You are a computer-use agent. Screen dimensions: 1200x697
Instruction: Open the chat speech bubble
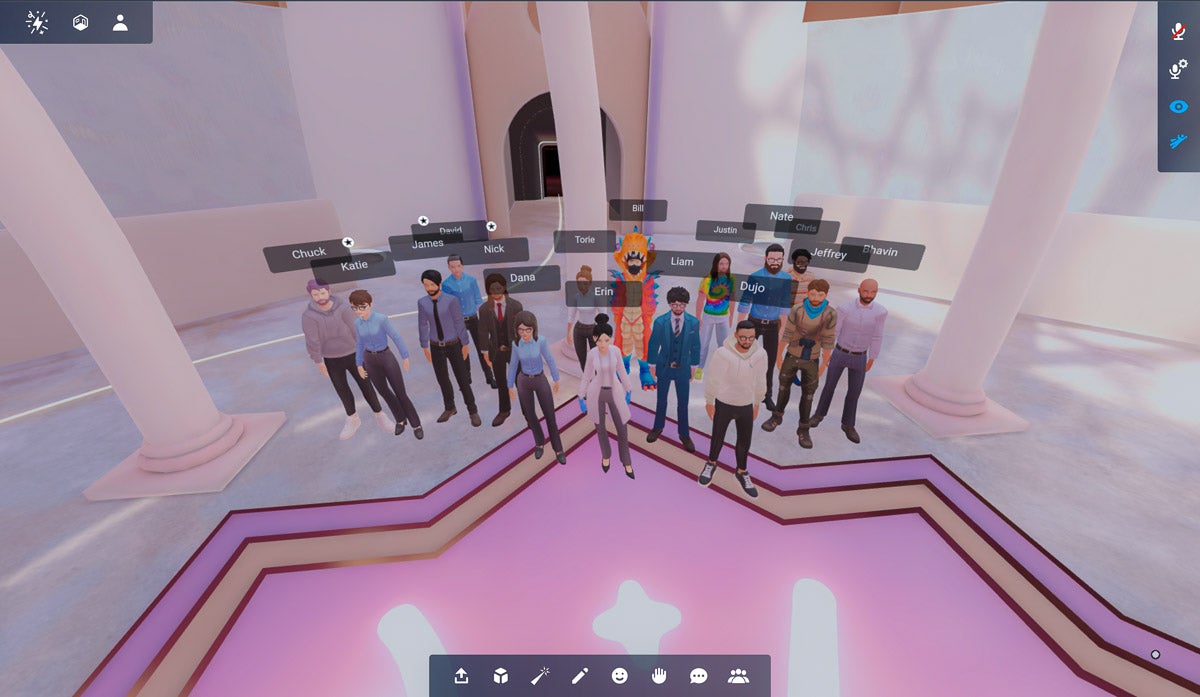click(698, 676)
